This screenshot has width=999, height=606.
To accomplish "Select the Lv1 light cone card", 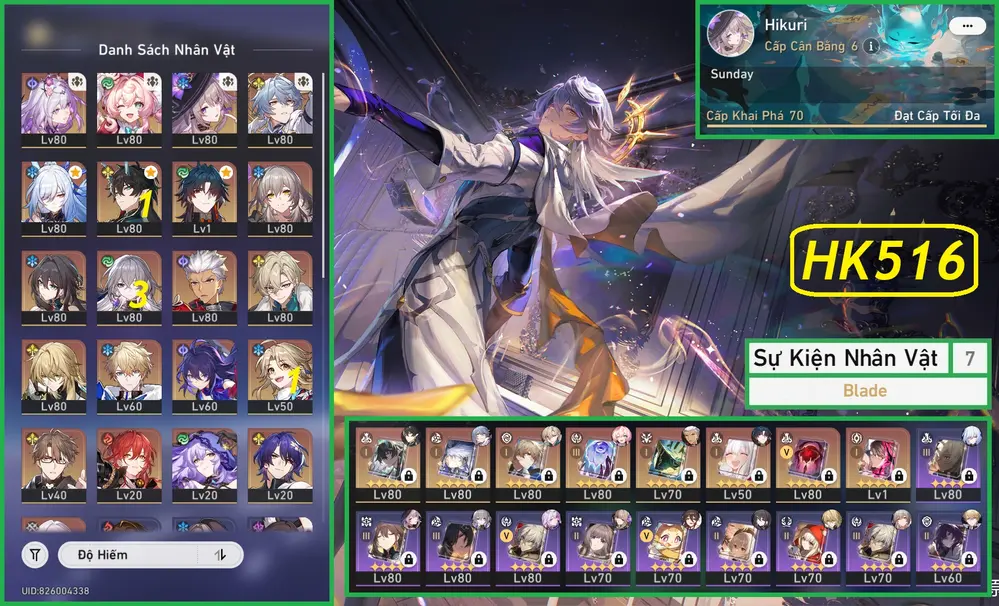I will tap(877, 465).
